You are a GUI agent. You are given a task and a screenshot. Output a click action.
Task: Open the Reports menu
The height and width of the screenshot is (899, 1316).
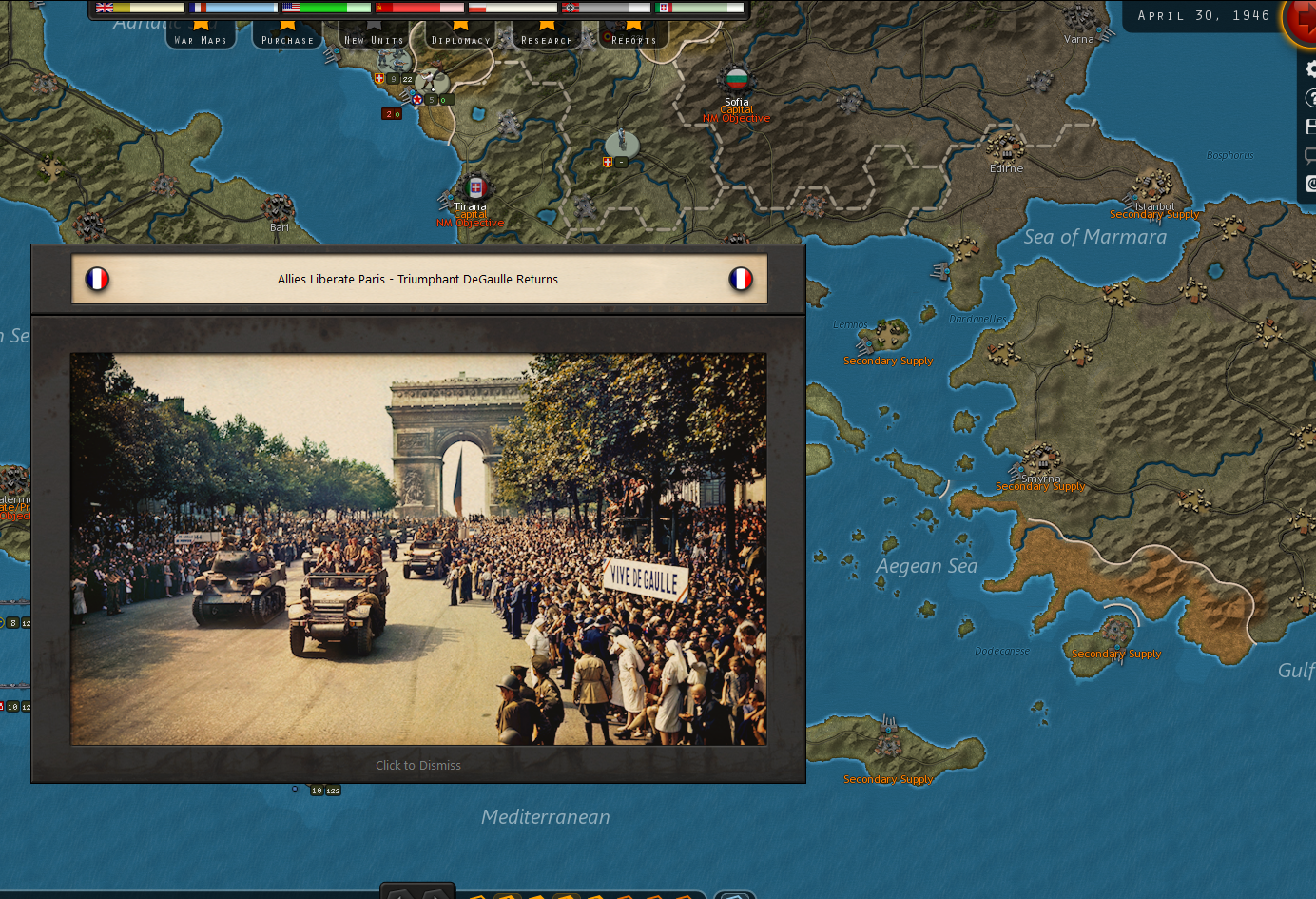pyautogui.click(x=632, y=39)
